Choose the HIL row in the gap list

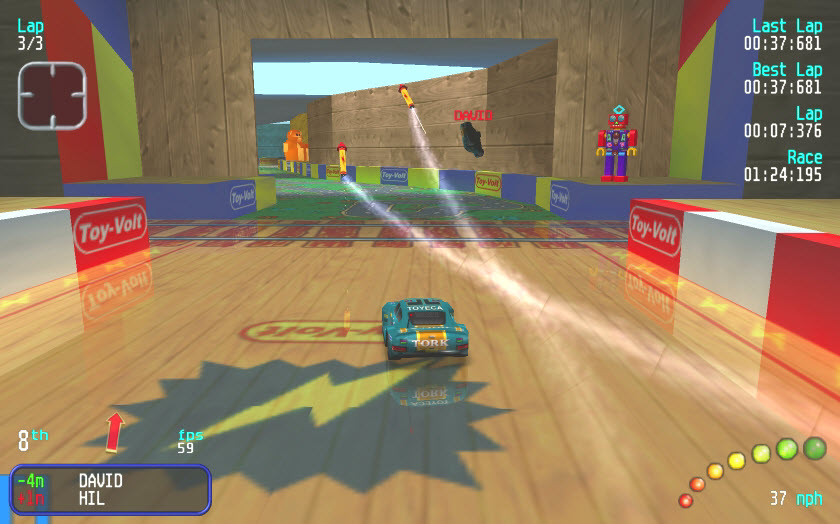coord(91,498)
